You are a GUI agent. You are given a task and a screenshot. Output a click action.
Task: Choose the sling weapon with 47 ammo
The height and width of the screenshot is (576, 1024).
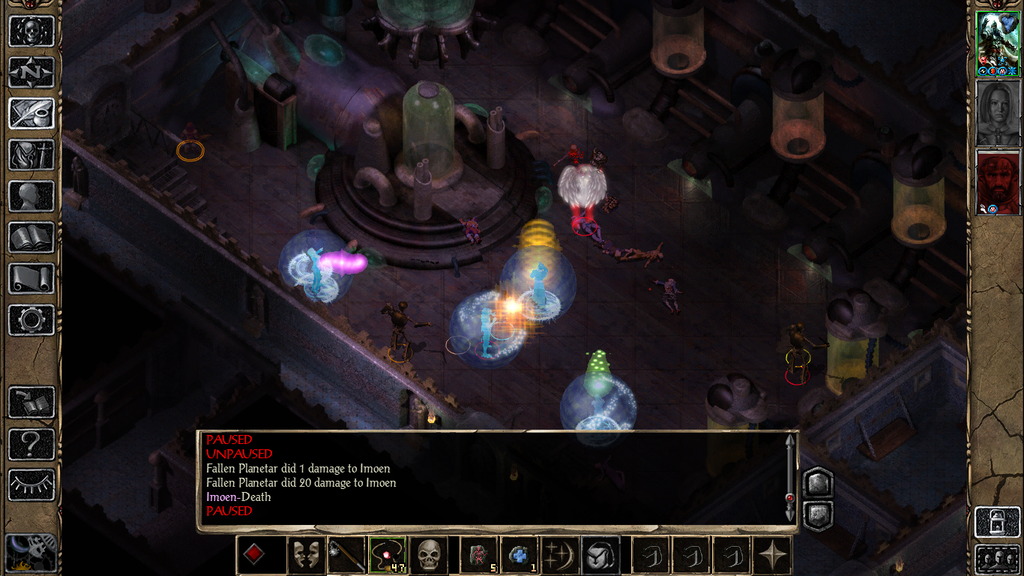click(x=388, y=555)
